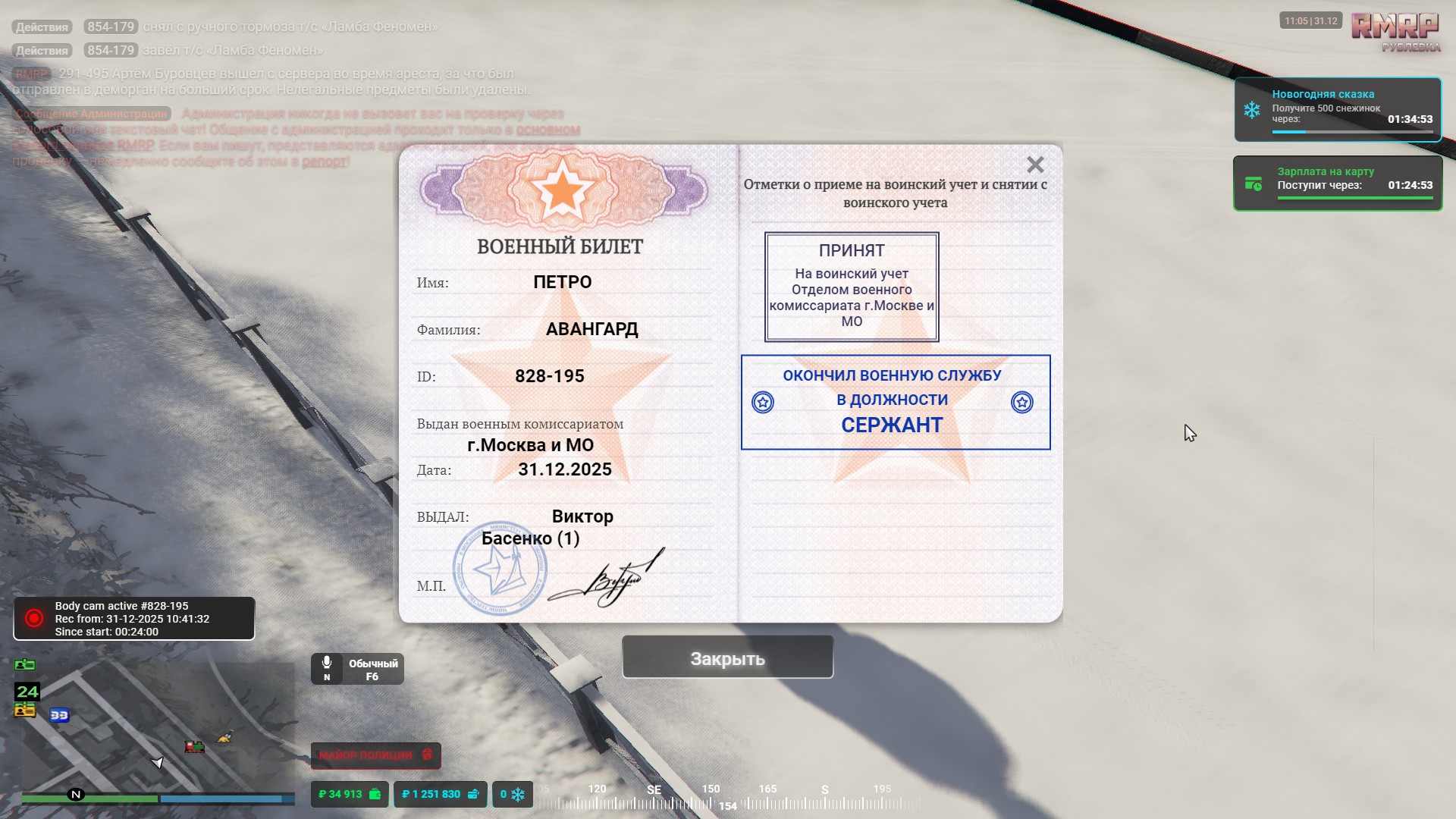
Task: Open the Зарплата на карту notification
Action: coord(1338,184)
